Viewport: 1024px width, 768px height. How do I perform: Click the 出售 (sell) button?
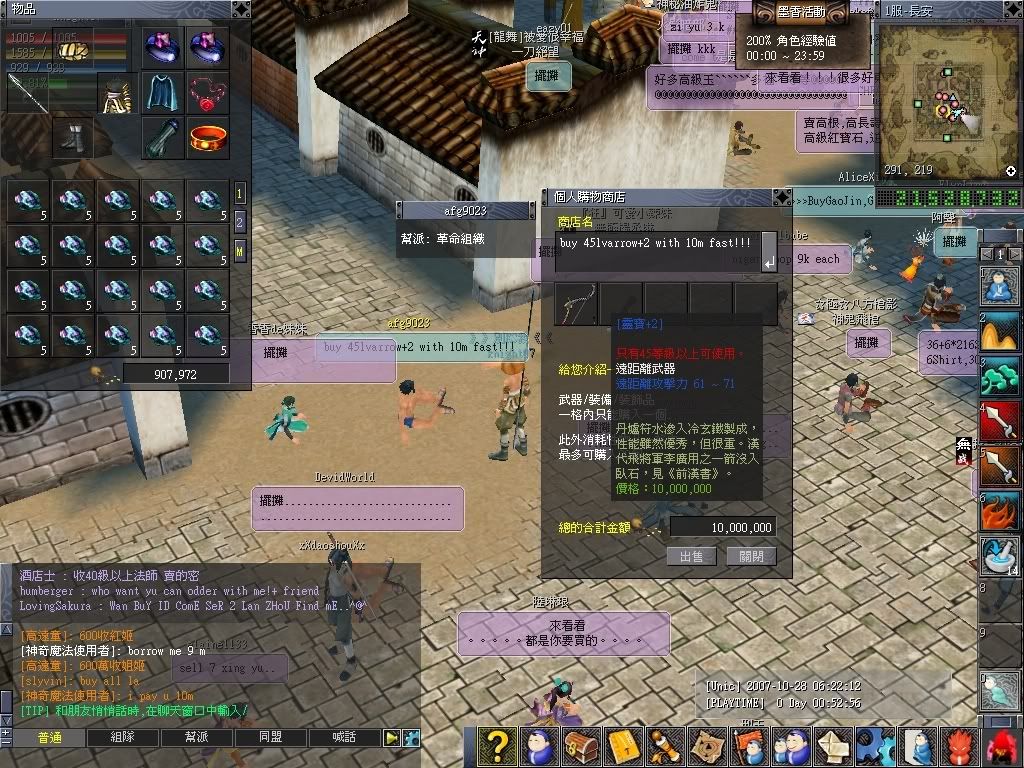click(691, 557)
